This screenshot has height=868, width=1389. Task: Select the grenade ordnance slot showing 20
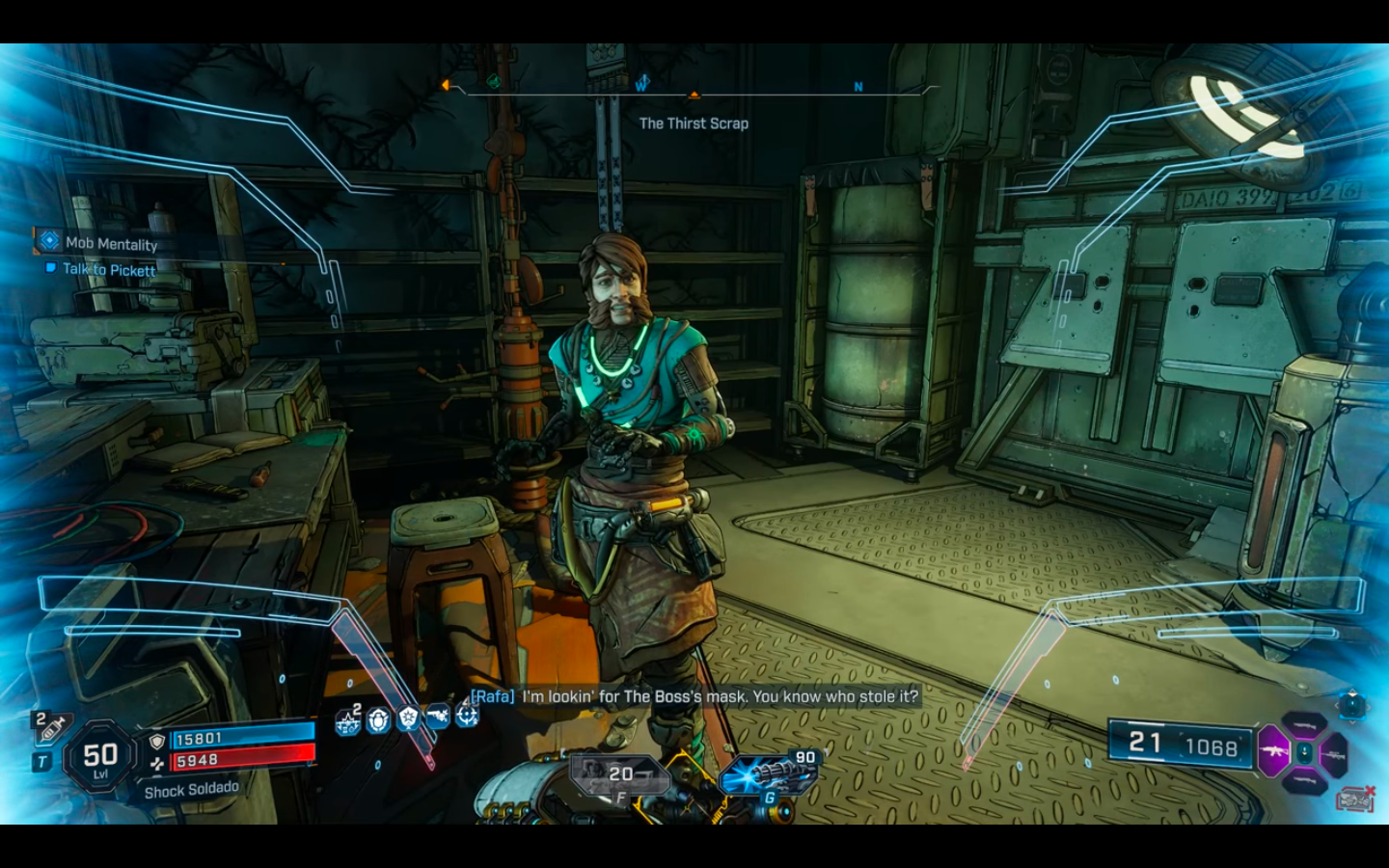click(617, 773)
